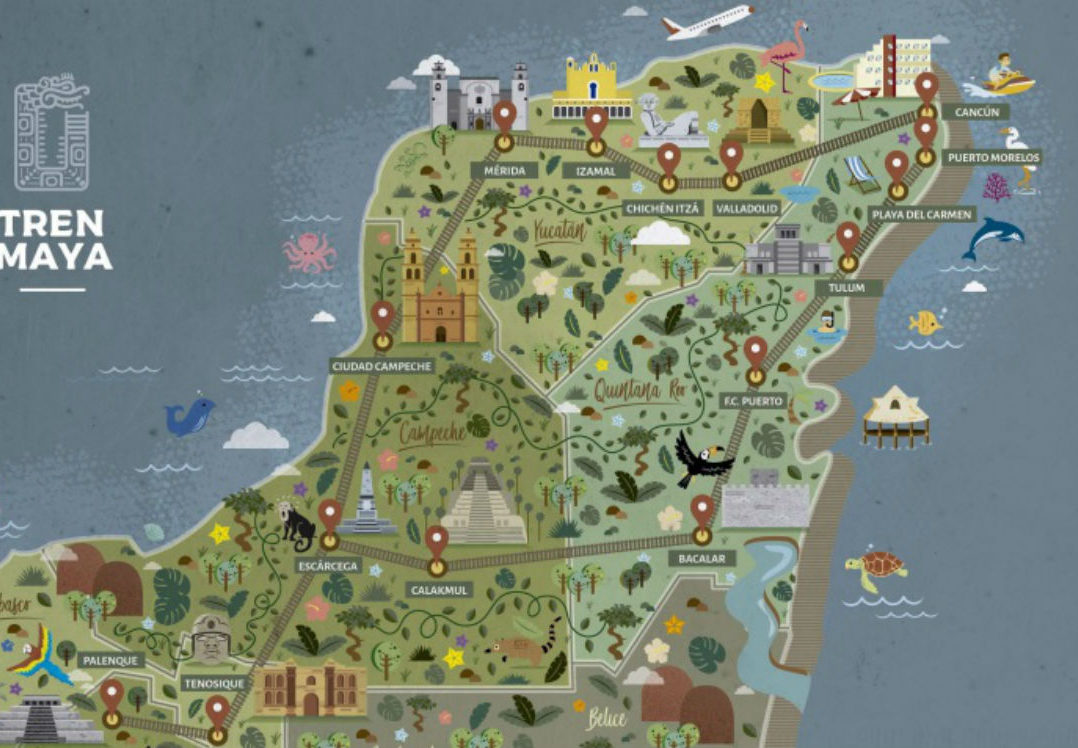The image size is (1078, 748).
Task: Select the Mérida station pin
Action: pos(505,117)
